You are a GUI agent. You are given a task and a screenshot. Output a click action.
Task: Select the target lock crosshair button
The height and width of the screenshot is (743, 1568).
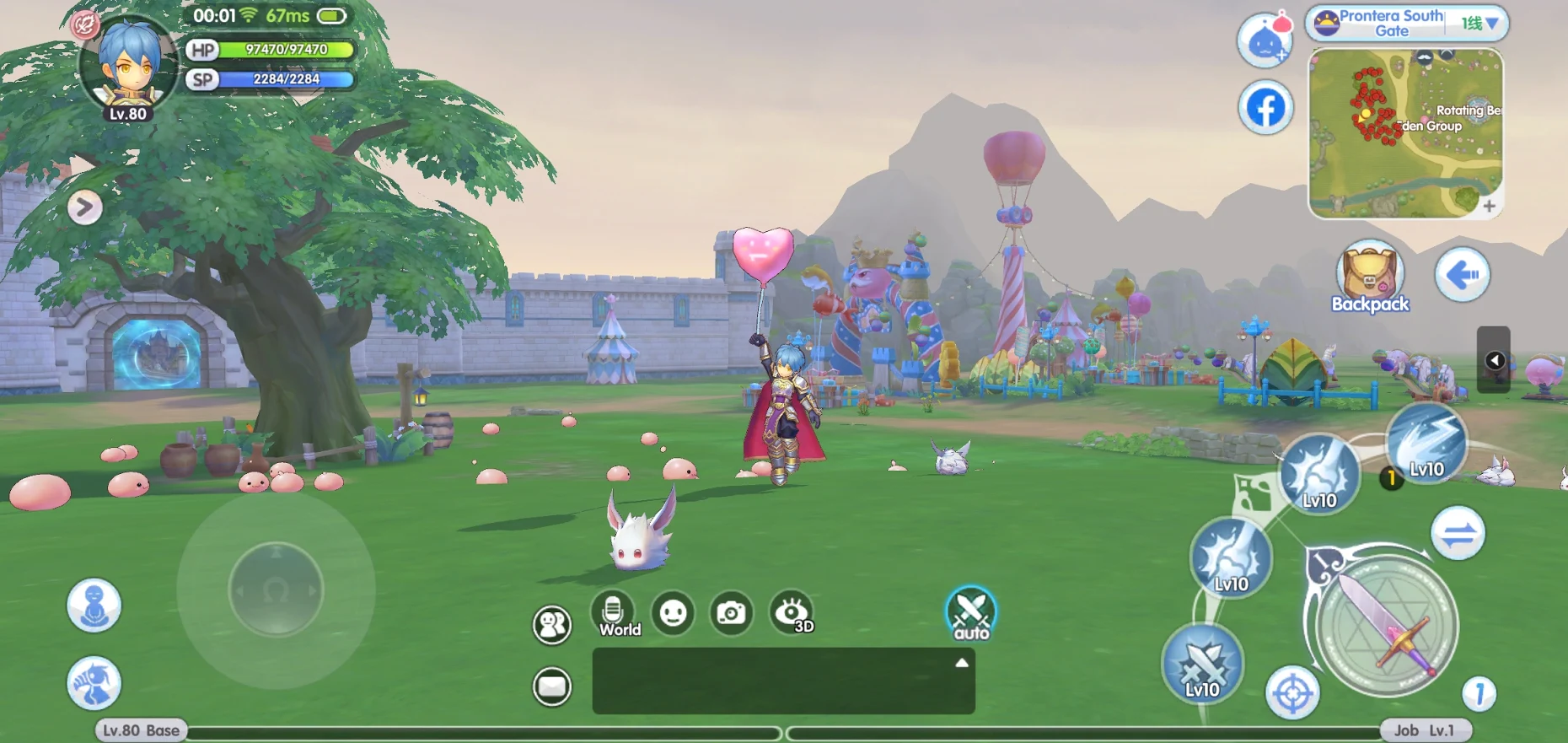(x=1292, y=693)
